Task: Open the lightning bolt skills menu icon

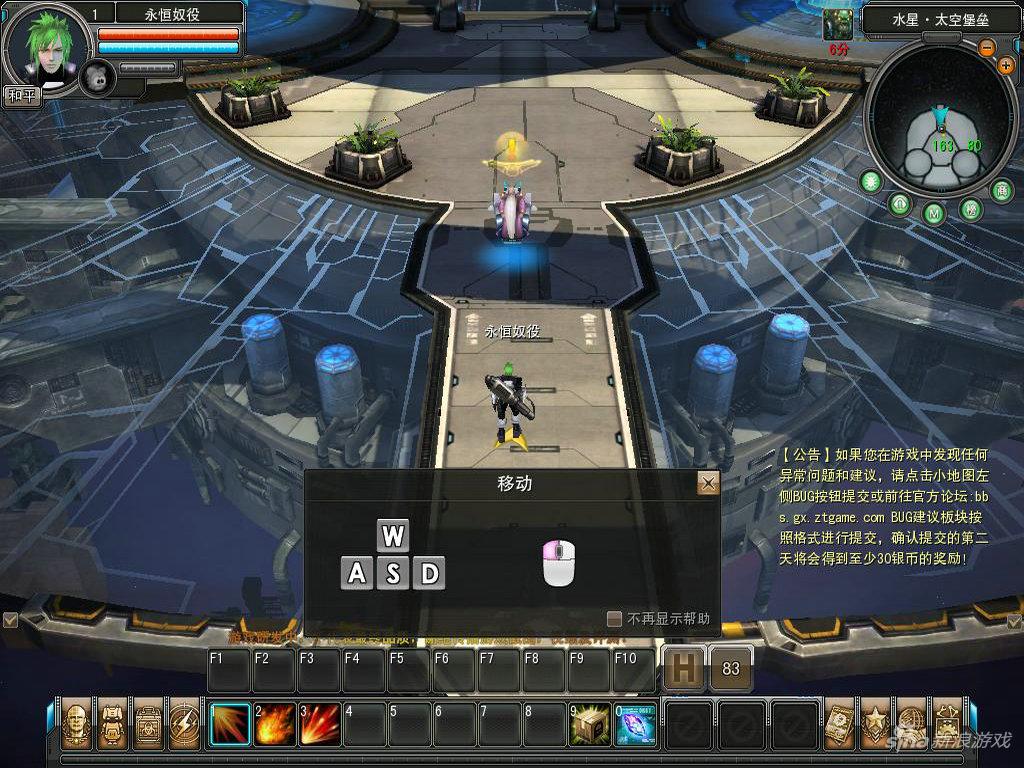Action: click(184, 724)
